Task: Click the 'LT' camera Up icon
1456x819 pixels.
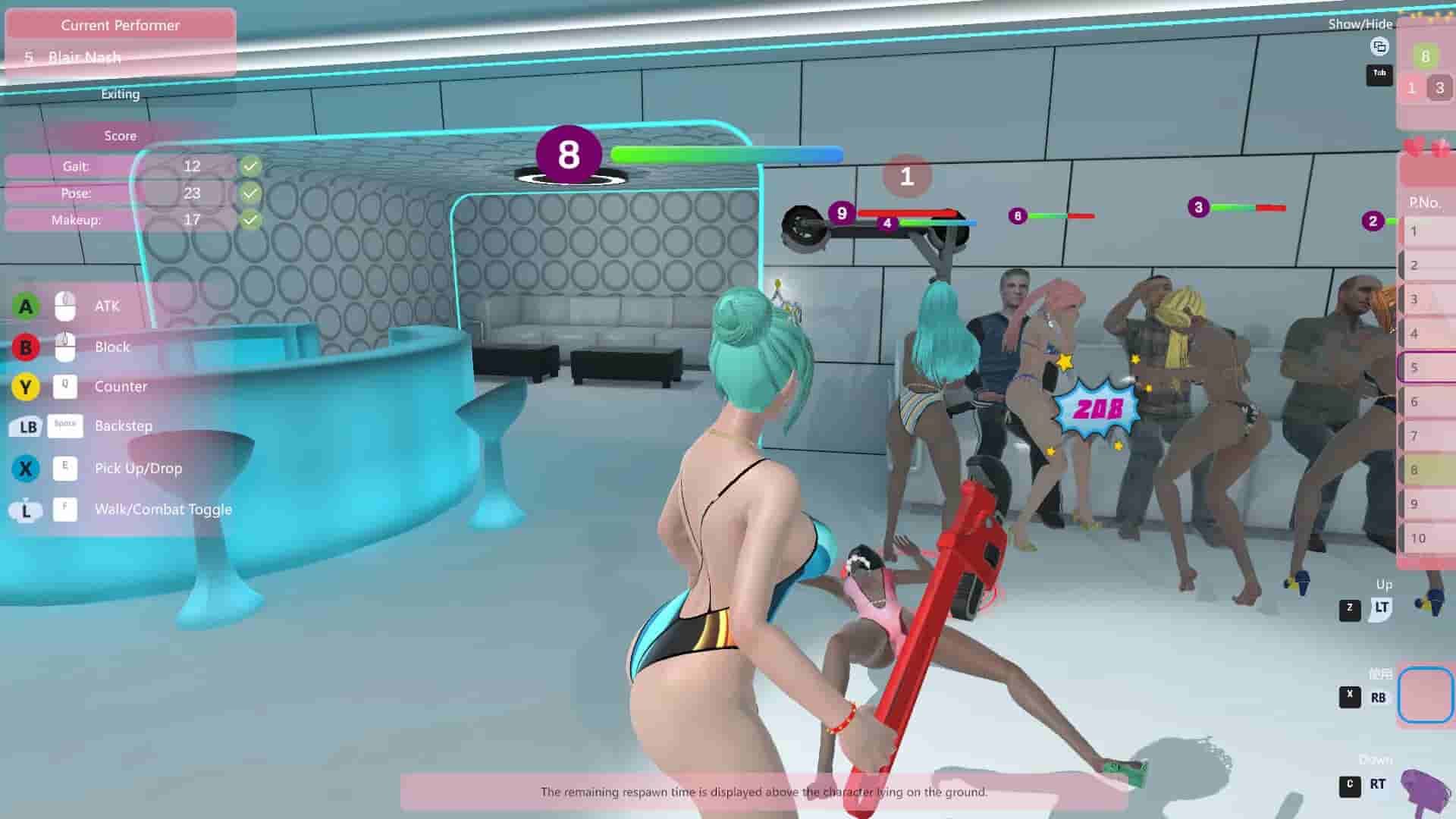Action: click(1382, 606)
